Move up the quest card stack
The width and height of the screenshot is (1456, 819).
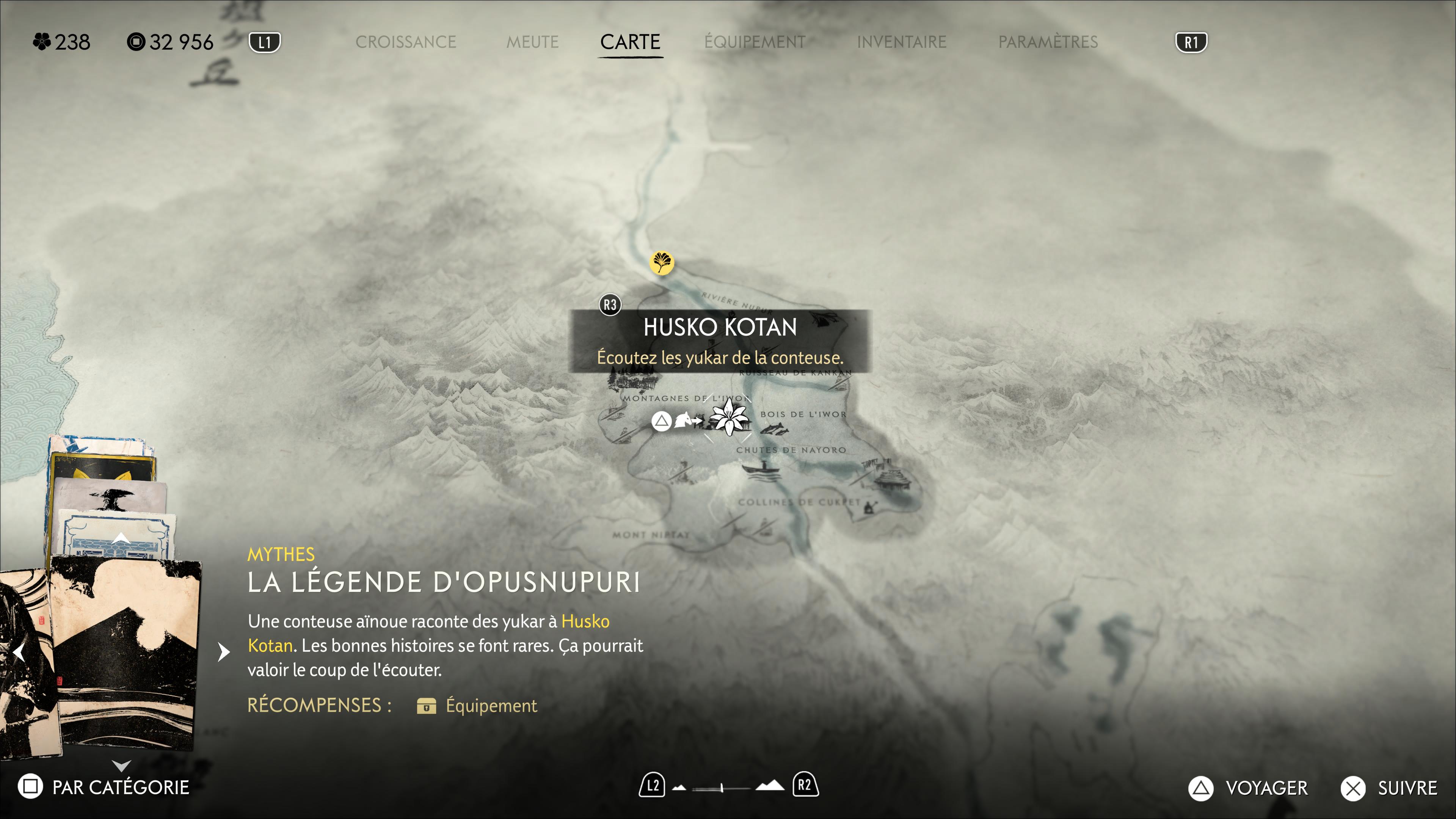tap(121, 538)
